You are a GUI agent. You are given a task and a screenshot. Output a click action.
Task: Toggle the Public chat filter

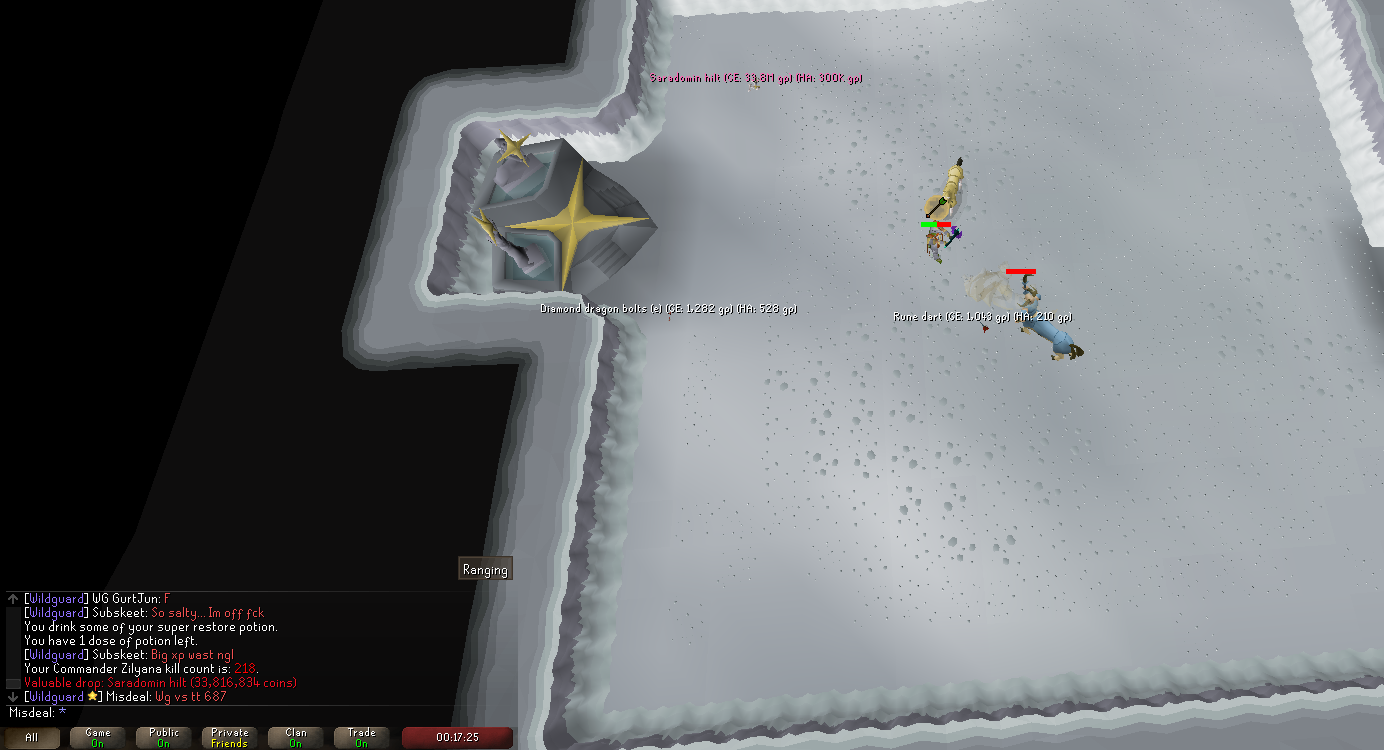[x=164, y=738]
